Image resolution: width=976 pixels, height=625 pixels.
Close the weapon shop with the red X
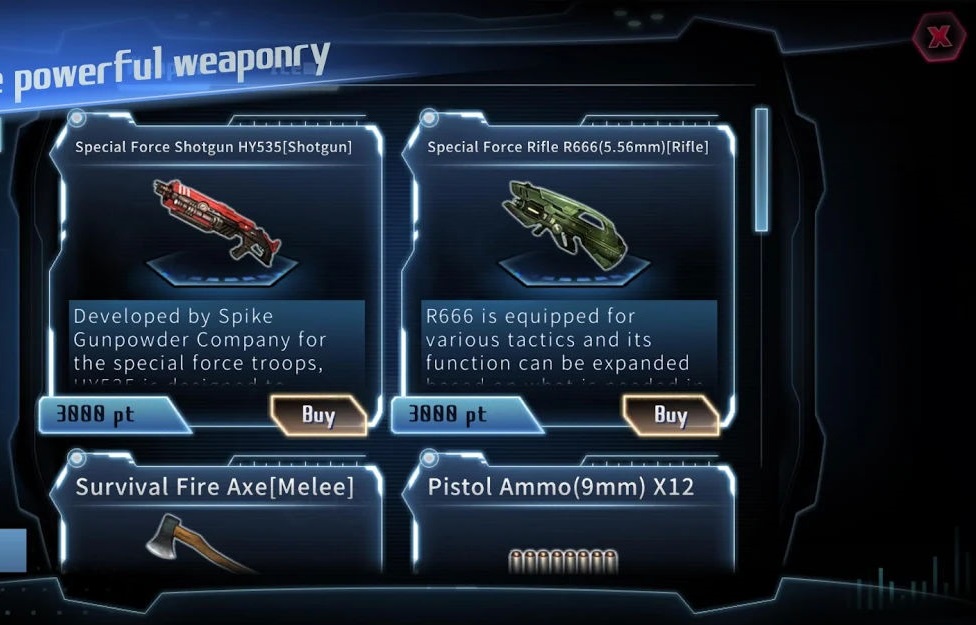[939, 38]
